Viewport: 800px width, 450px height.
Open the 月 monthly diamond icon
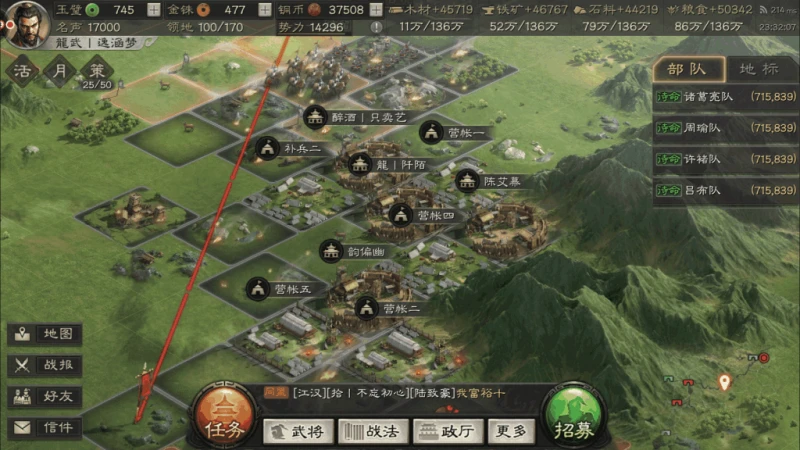click(x=61, y=71)
